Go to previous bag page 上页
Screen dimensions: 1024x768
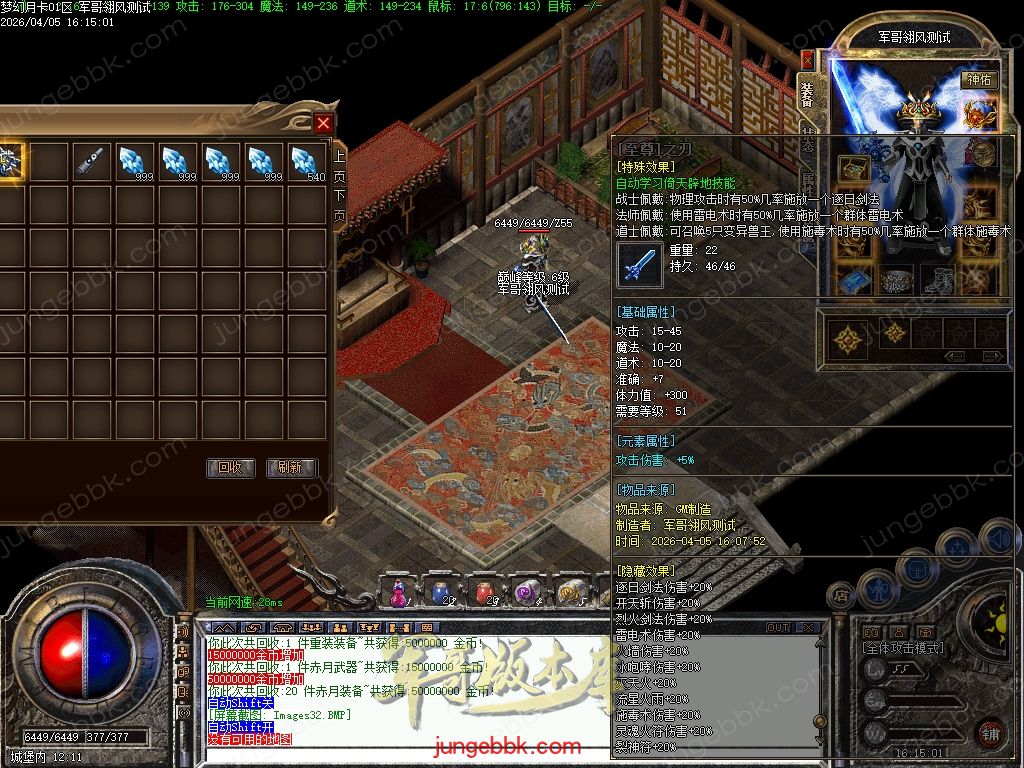coord(339,165)
